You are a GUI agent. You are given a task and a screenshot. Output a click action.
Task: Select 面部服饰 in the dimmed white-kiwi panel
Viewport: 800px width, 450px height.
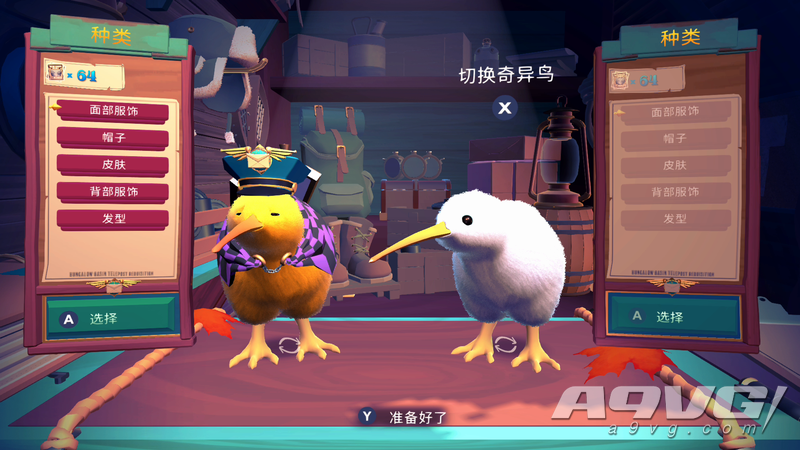click(675, 112)
